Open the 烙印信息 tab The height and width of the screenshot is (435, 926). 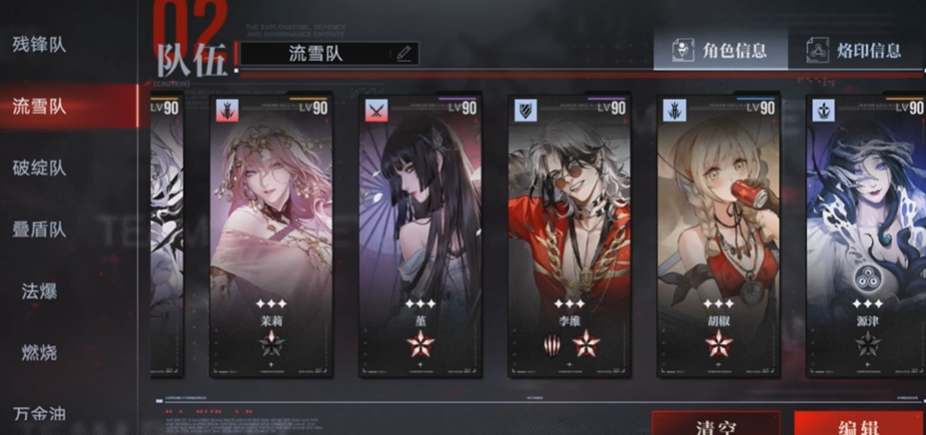click(x=856, y=50)
